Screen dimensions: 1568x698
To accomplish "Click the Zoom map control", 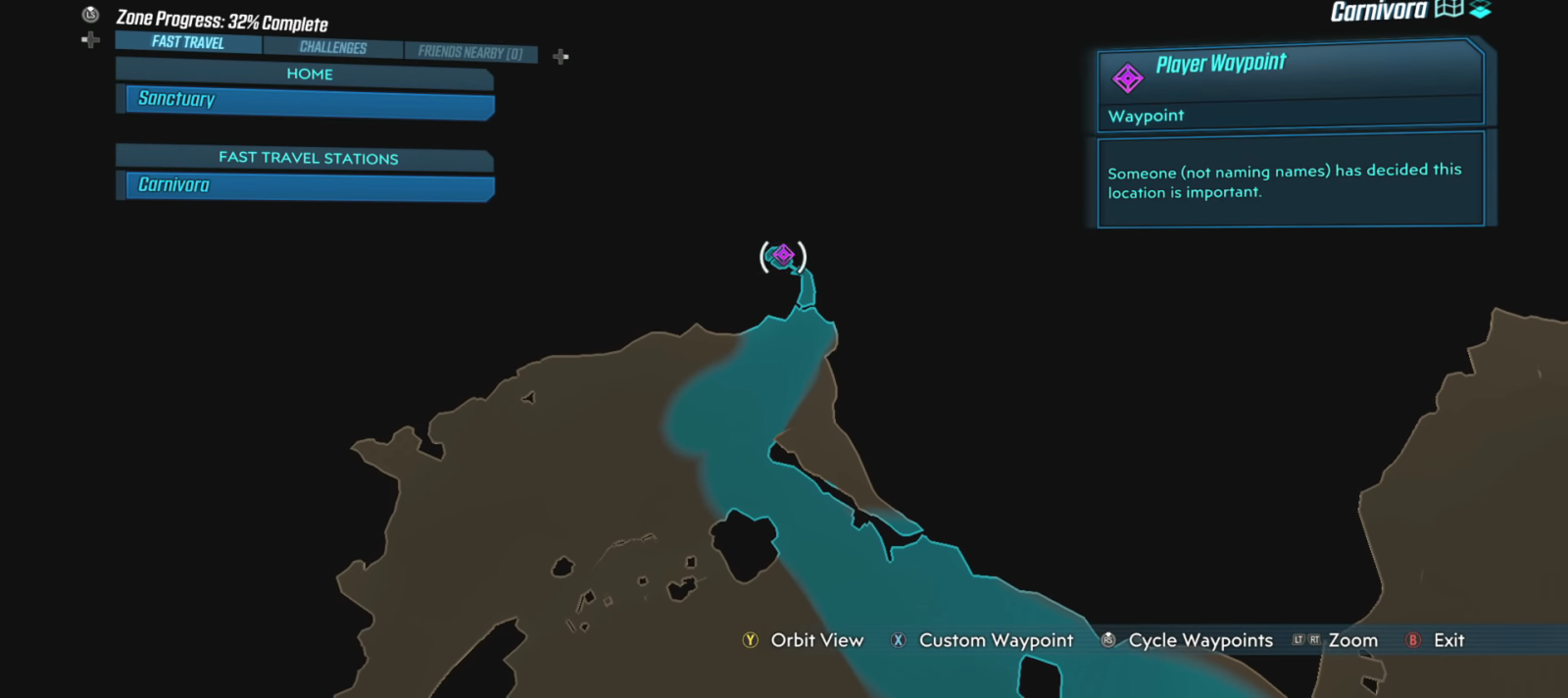I will coord(1337,640).
